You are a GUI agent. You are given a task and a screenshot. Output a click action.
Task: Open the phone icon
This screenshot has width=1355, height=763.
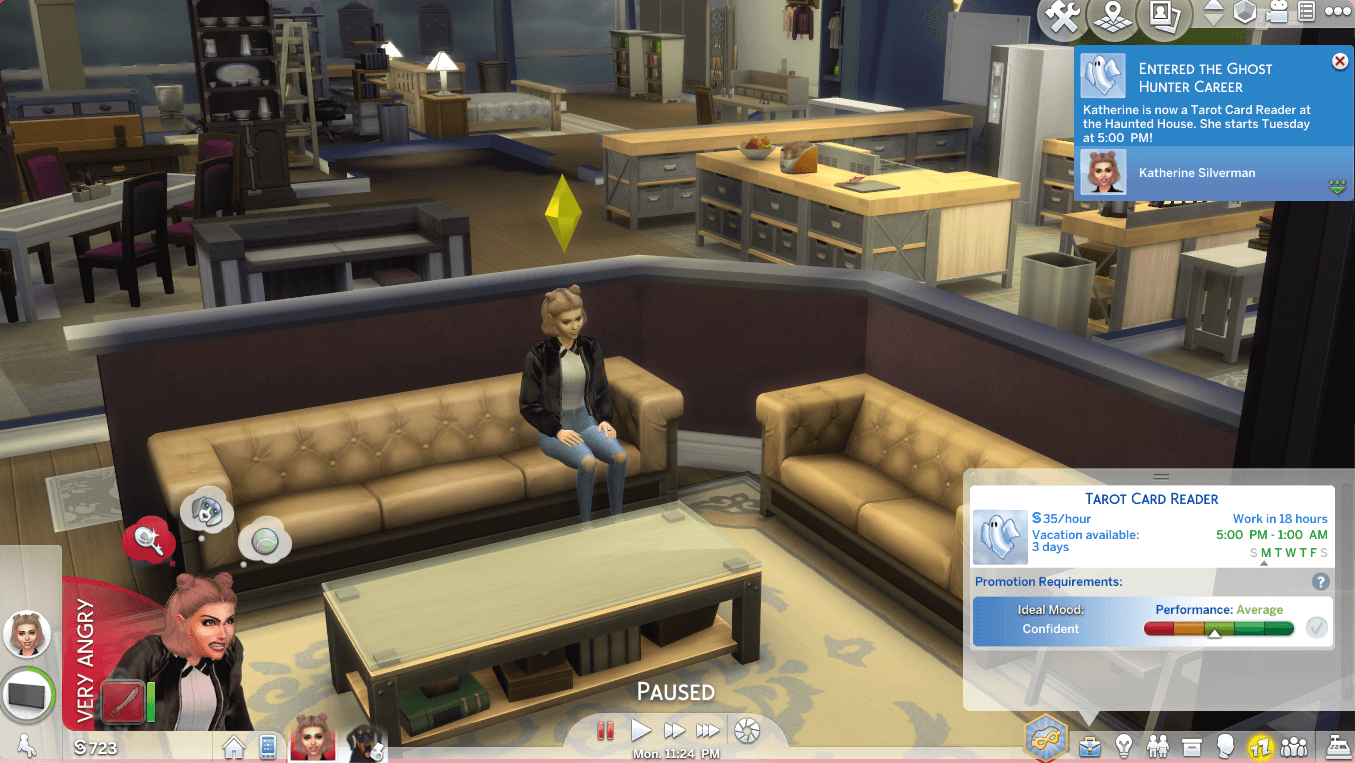coord(267,746)
